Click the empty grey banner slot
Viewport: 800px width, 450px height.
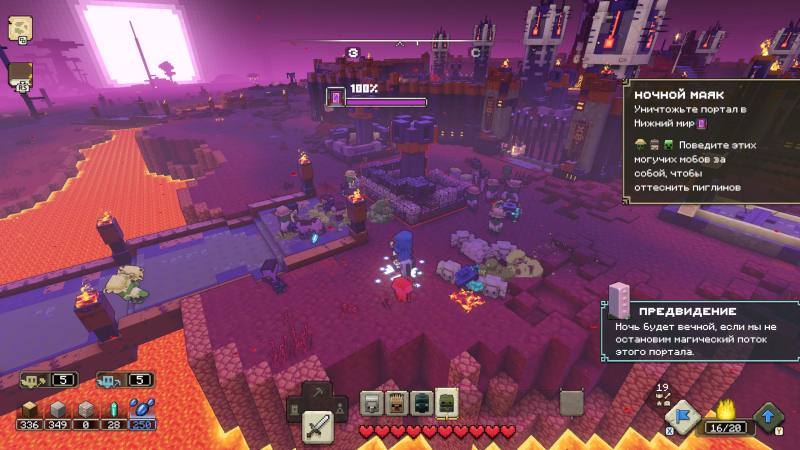571,402
